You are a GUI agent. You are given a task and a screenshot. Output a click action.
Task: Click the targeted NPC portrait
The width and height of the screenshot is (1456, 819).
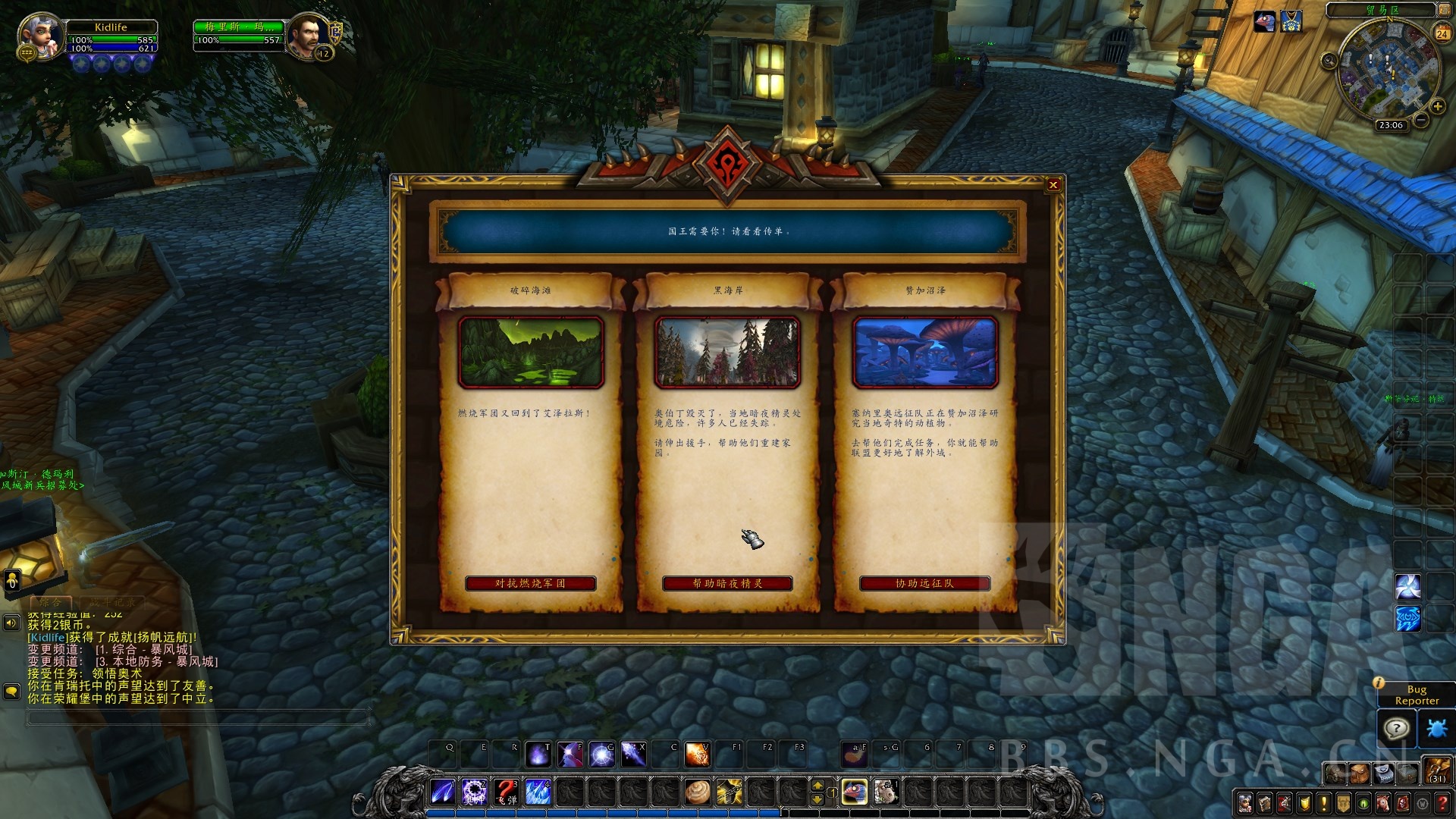309,36
